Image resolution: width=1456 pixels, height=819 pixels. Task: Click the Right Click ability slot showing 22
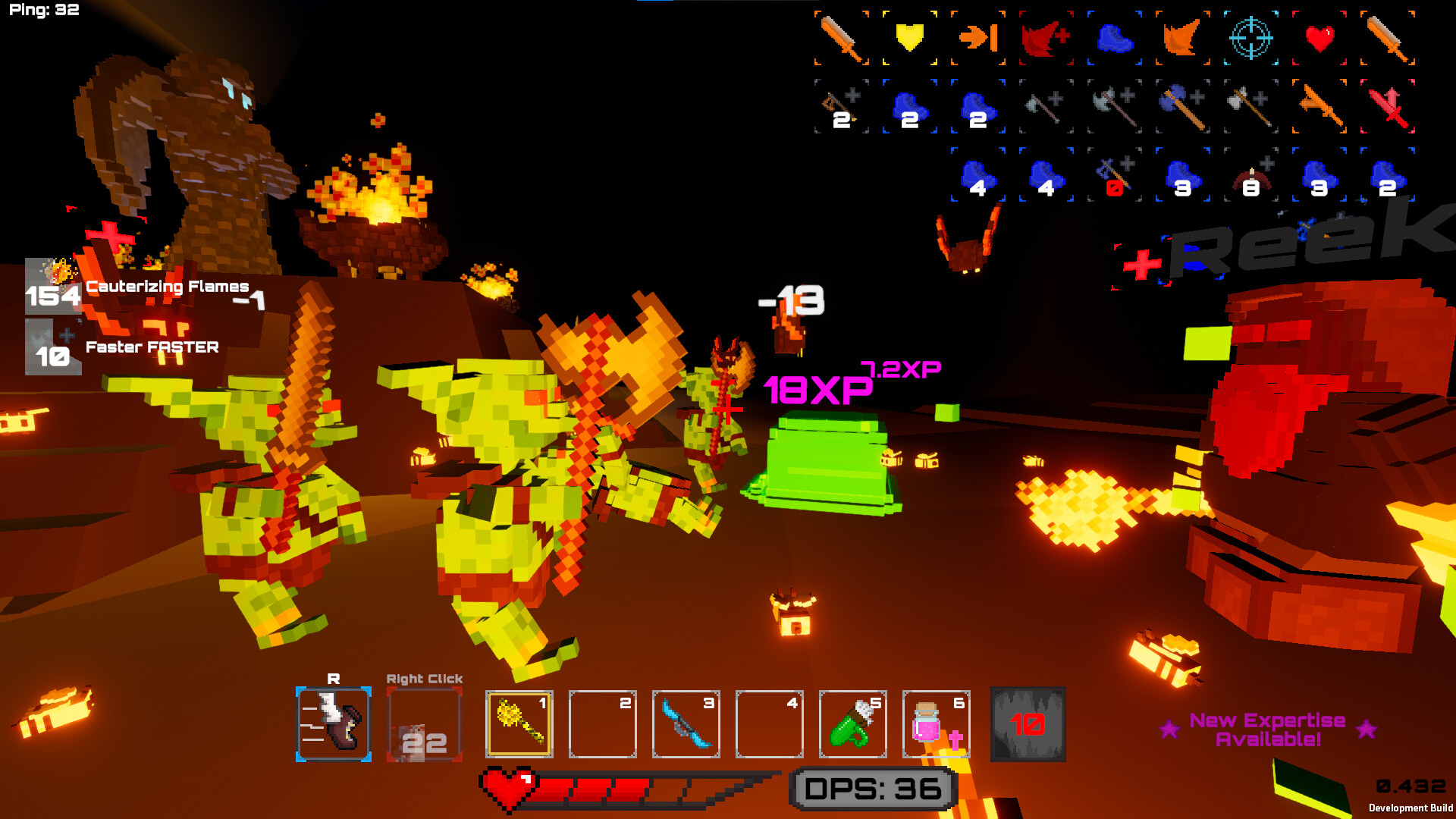(x=423, y=722)
